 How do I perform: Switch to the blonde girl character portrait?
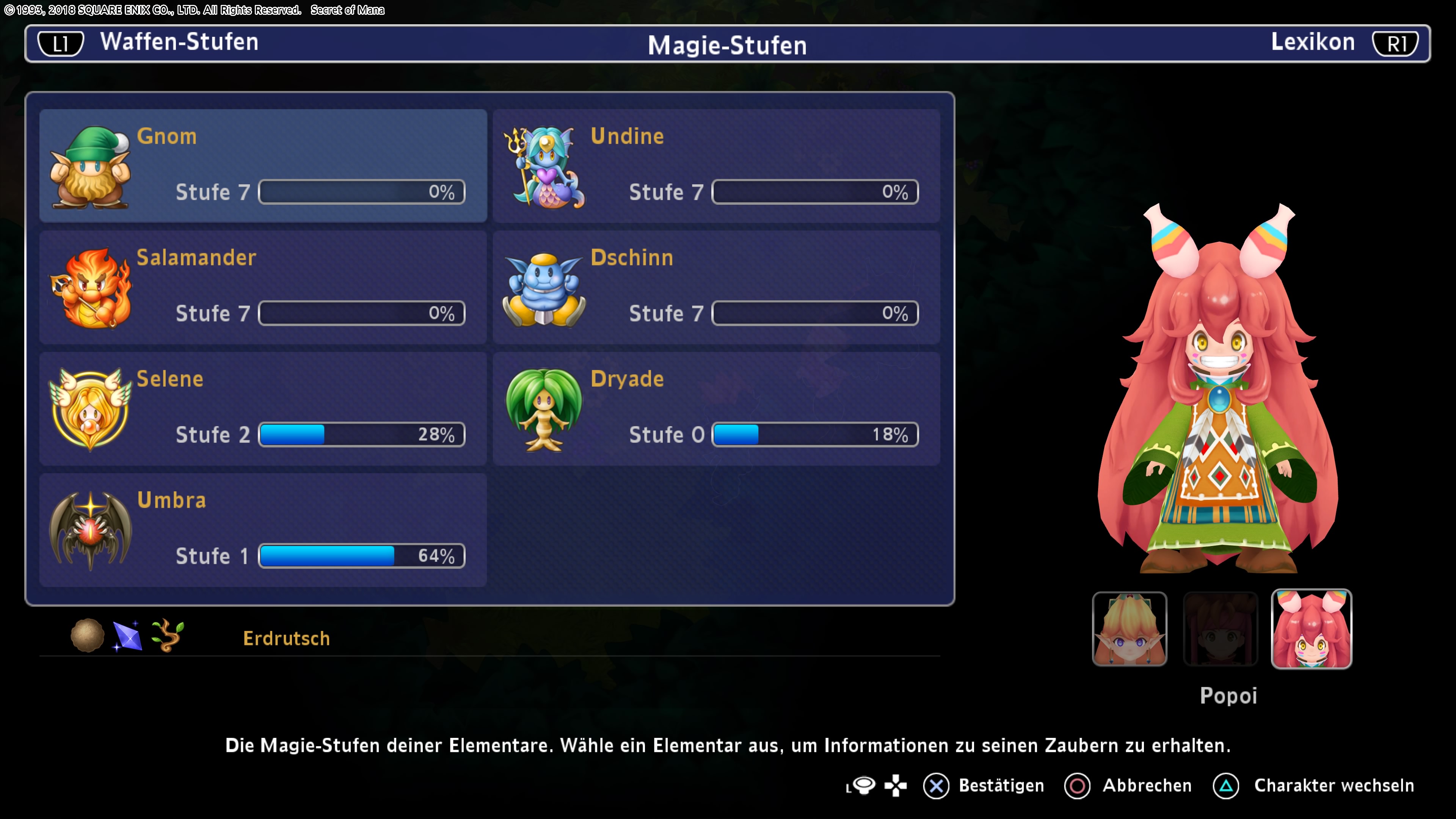1129,629
